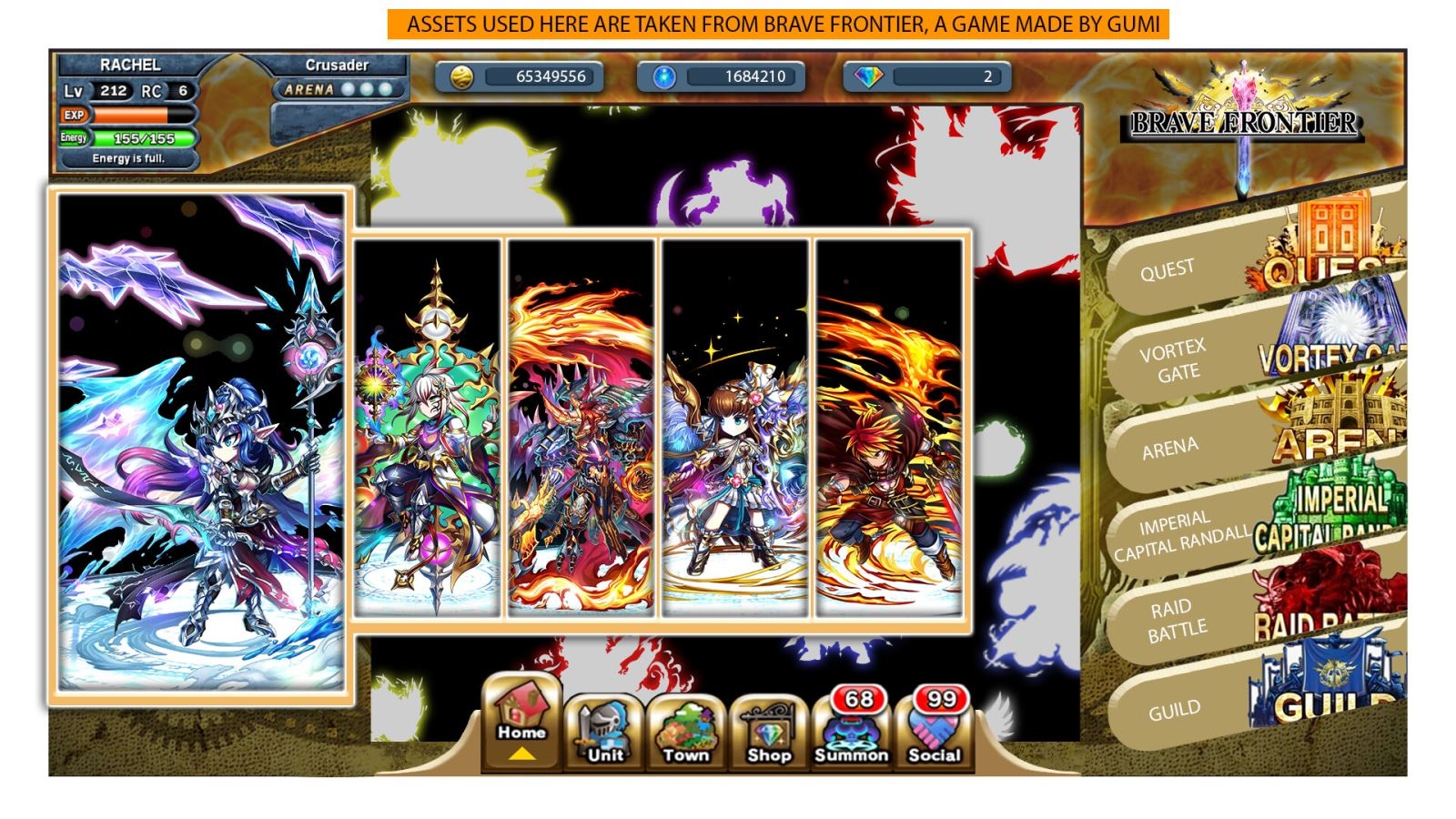Expand the Home tab upward arrow
Viewport: 1456px width, 819px height.
coord(521,753)
